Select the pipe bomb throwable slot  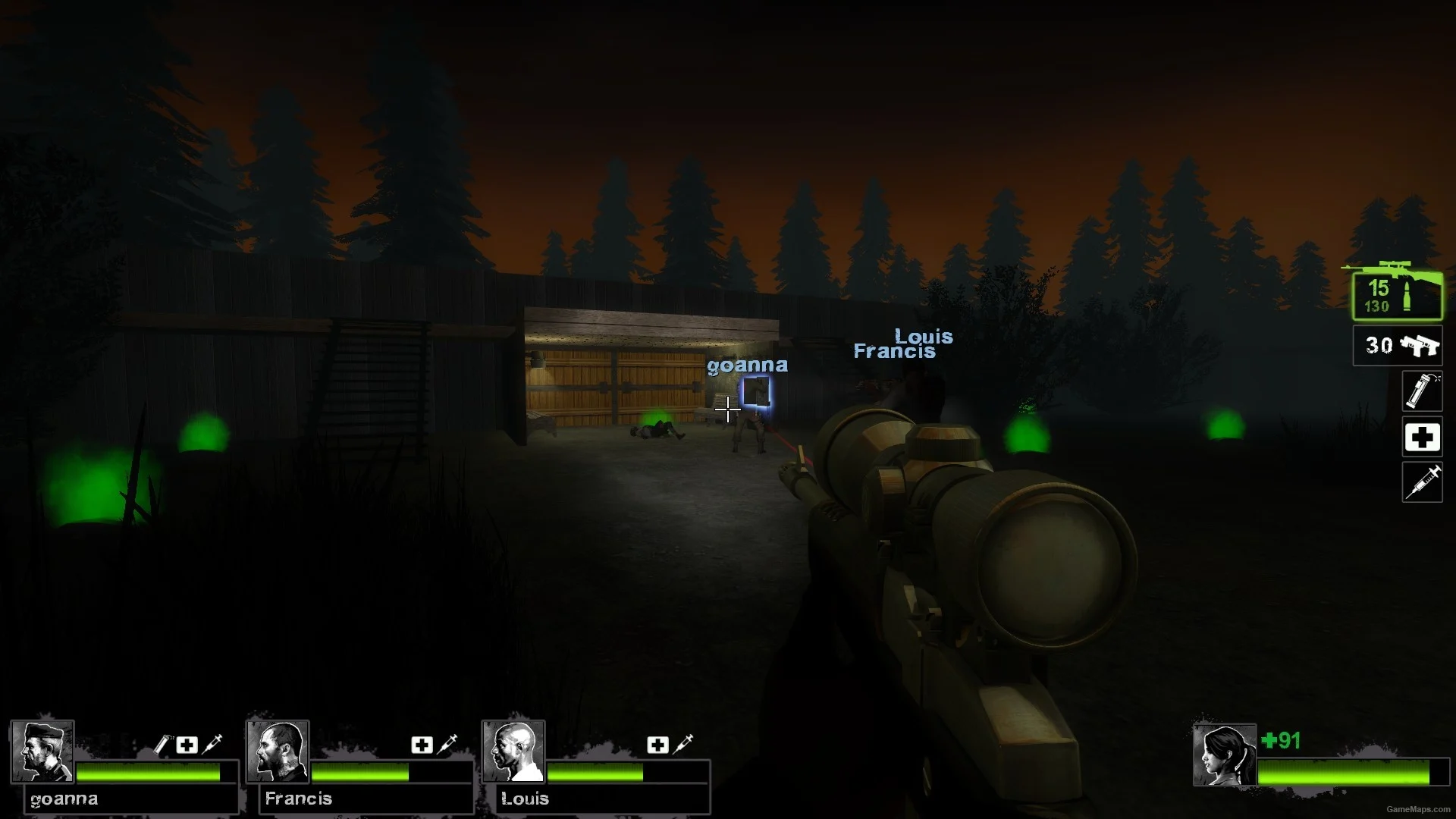click(1422, 391)
